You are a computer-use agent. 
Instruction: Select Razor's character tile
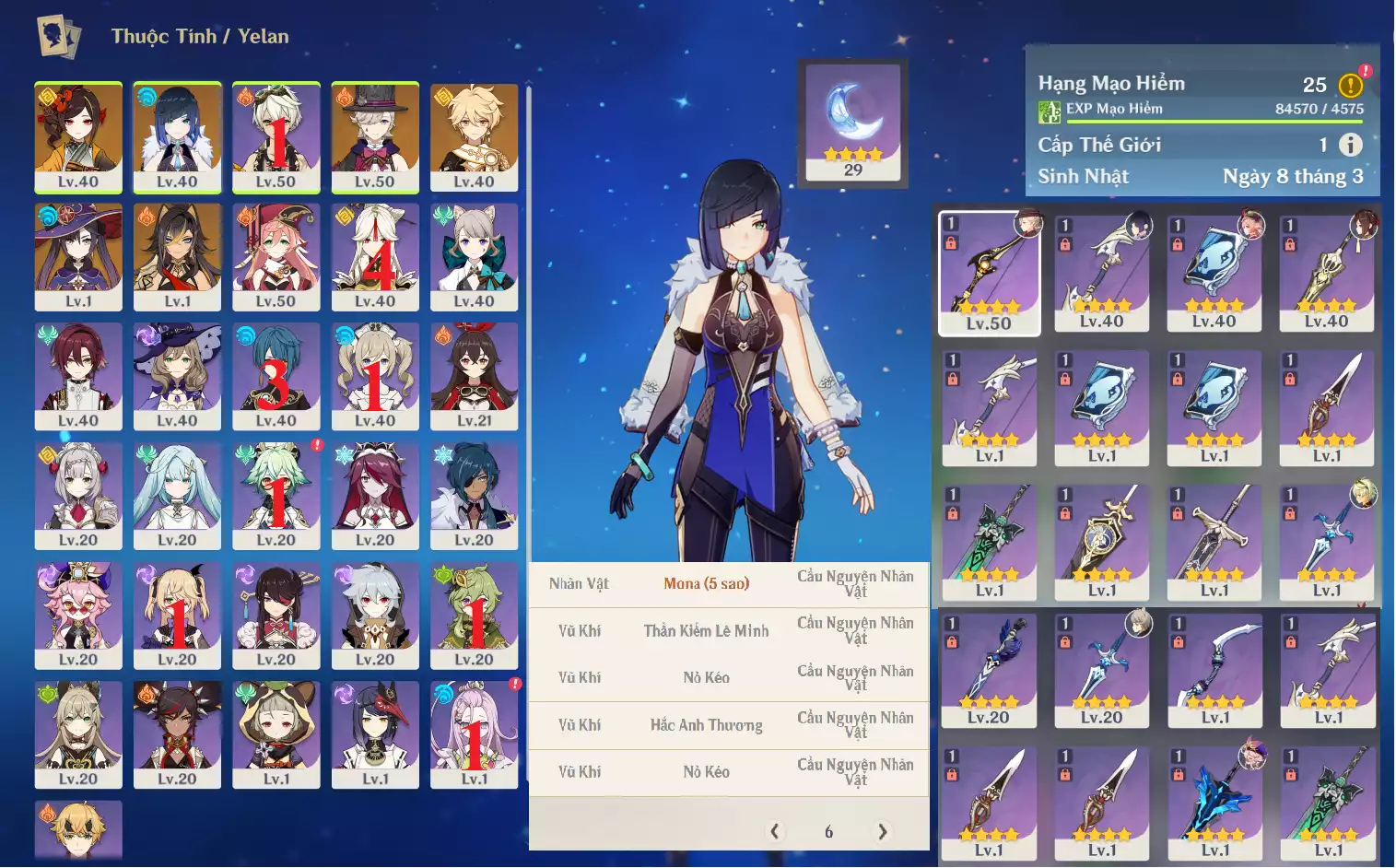375,615
